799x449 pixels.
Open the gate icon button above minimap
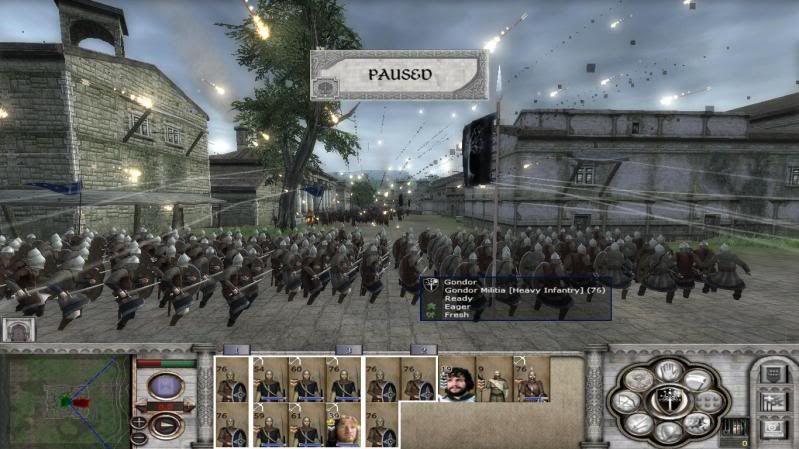(x=20, y=330)
